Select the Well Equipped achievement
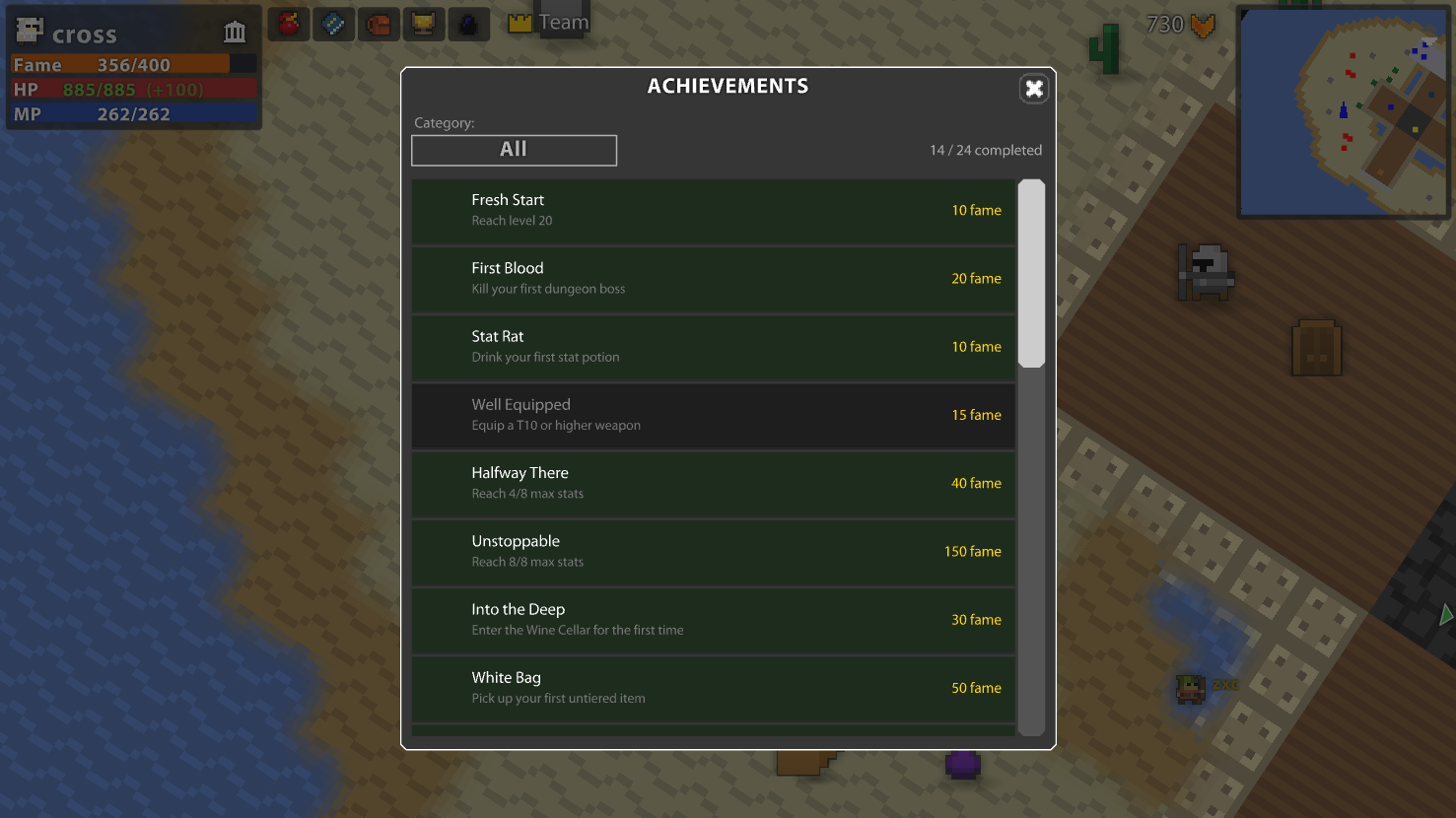1456x818 pixels. tap(713, 415)
